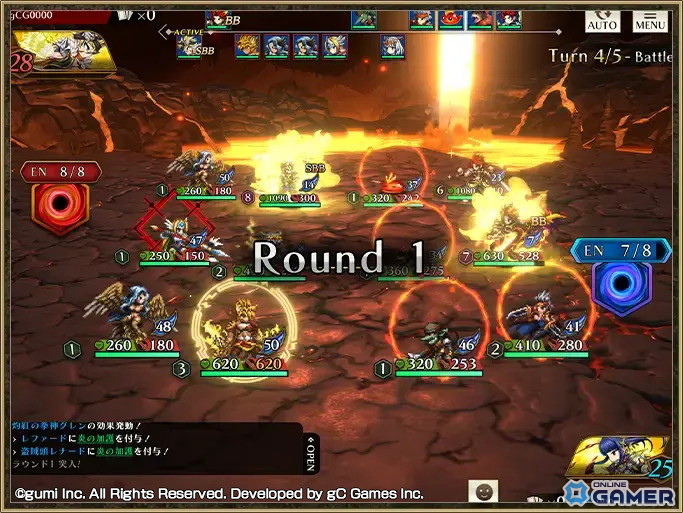Expand the battle log with OPEN tab

311,456
